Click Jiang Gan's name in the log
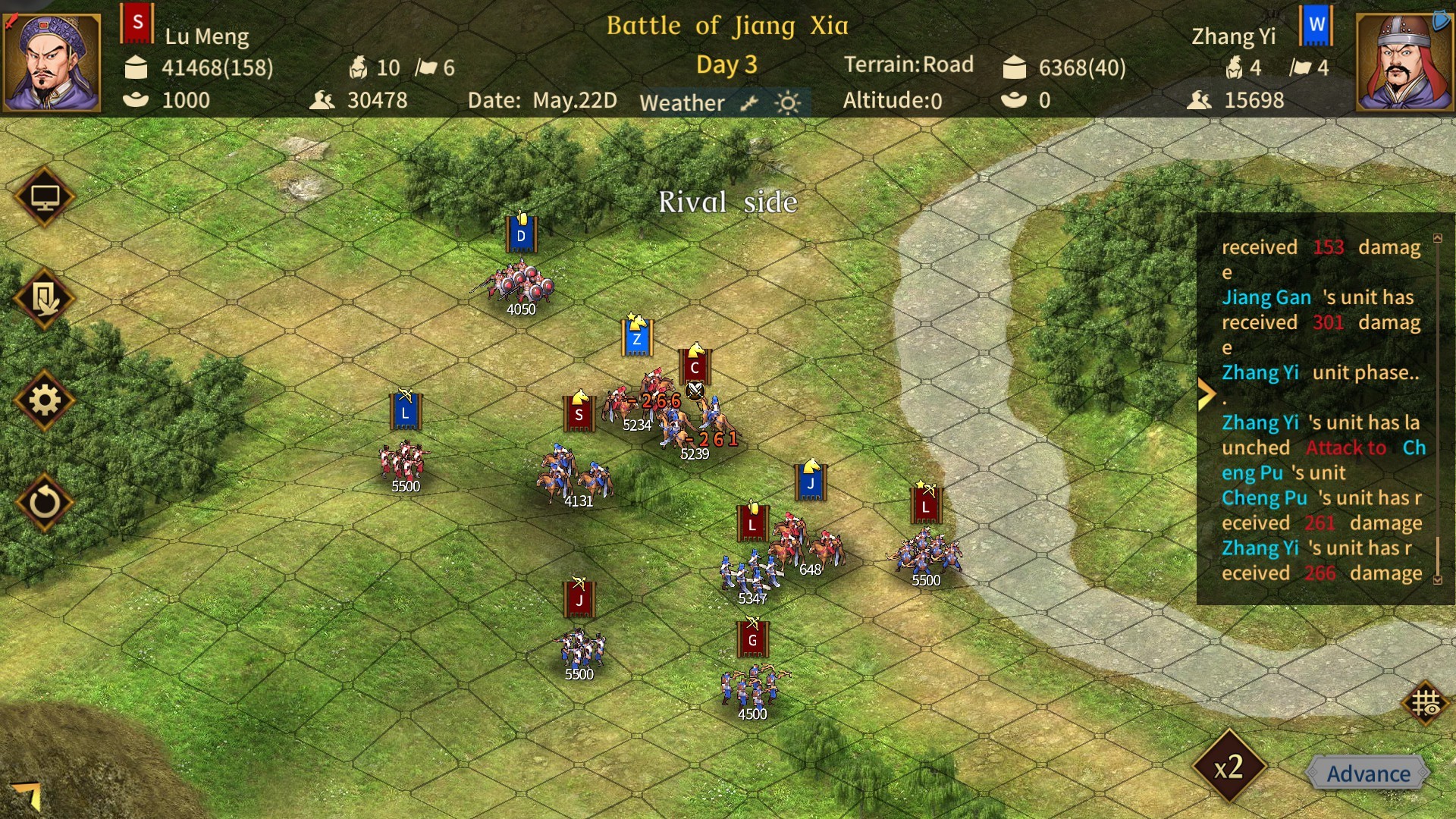The height and width of the screenshot is (819, 1456). pos(1266,297)
